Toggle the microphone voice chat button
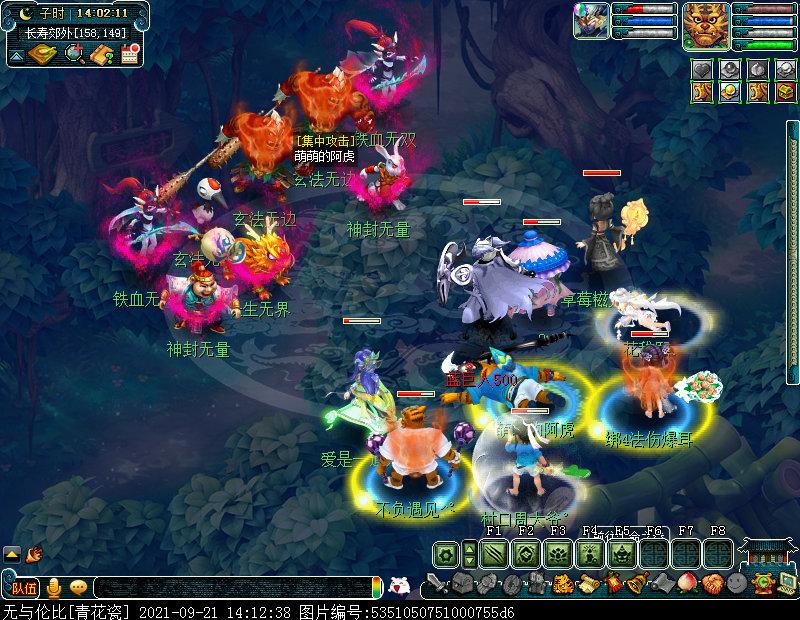The width and height of the screenshot is (800, 620). pos(53,587)
